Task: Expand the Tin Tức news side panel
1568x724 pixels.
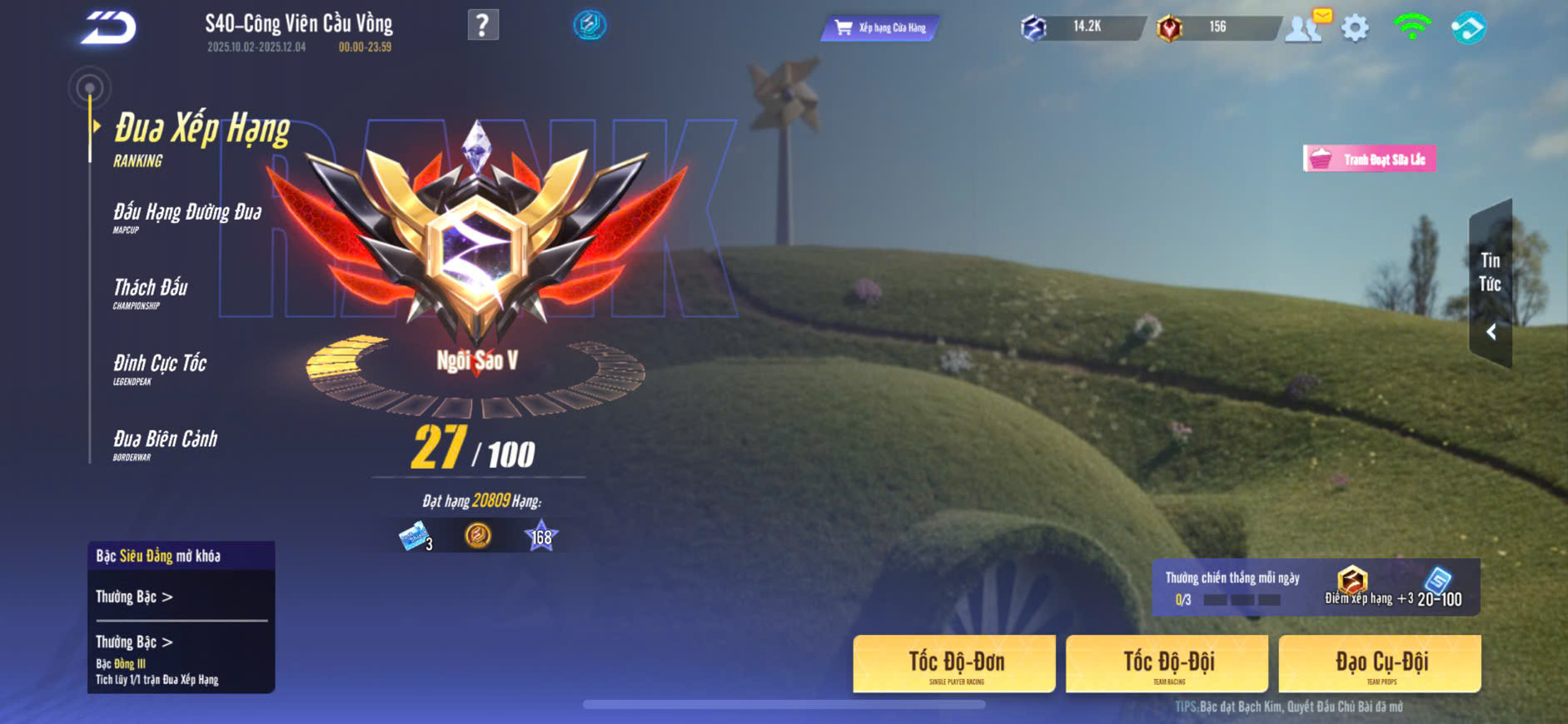Action: pos(1491,285)
